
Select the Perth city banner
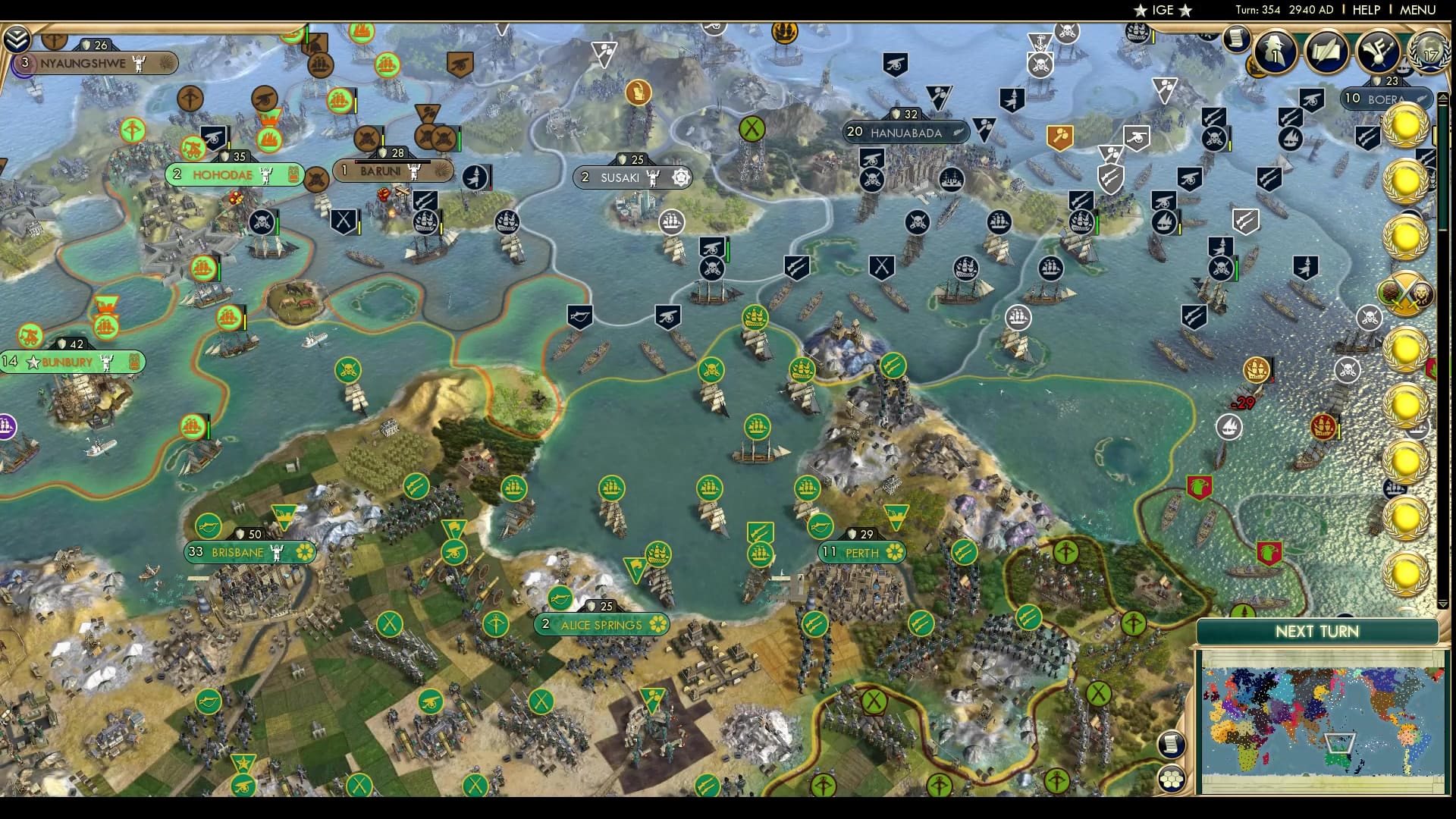(x=861, y=553)
